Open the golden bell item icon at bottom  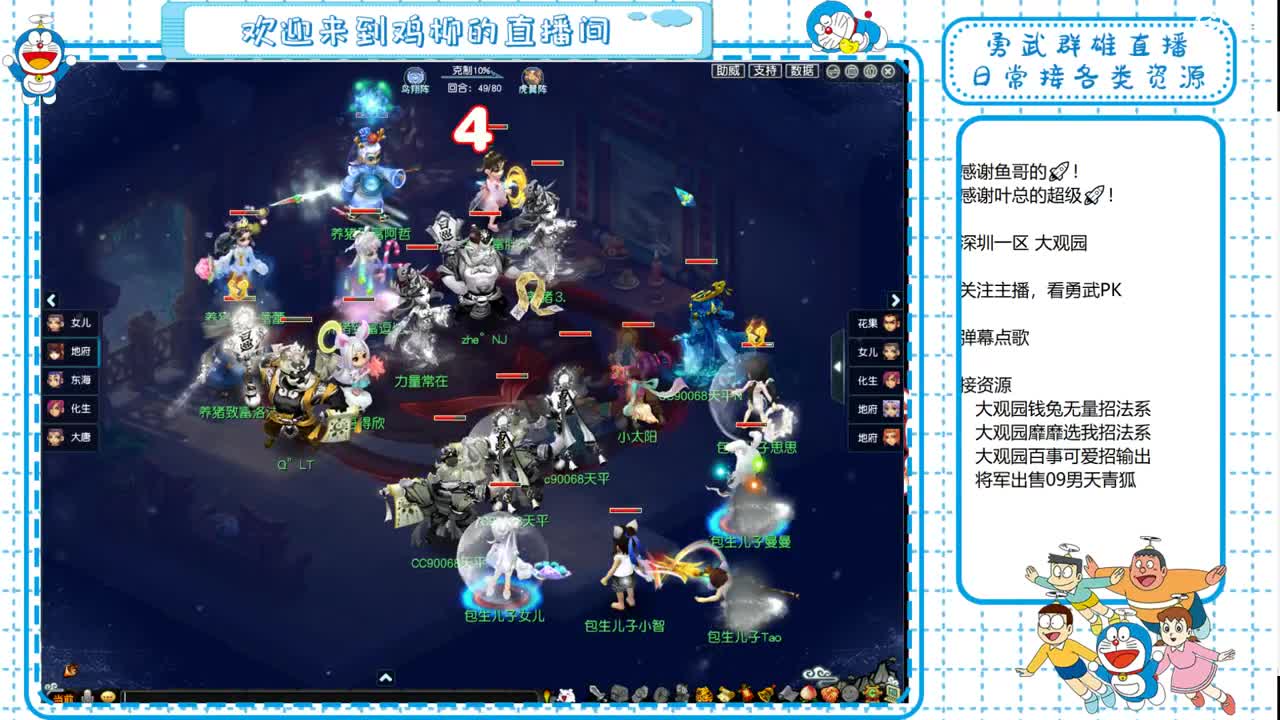(x=764, y=692)
